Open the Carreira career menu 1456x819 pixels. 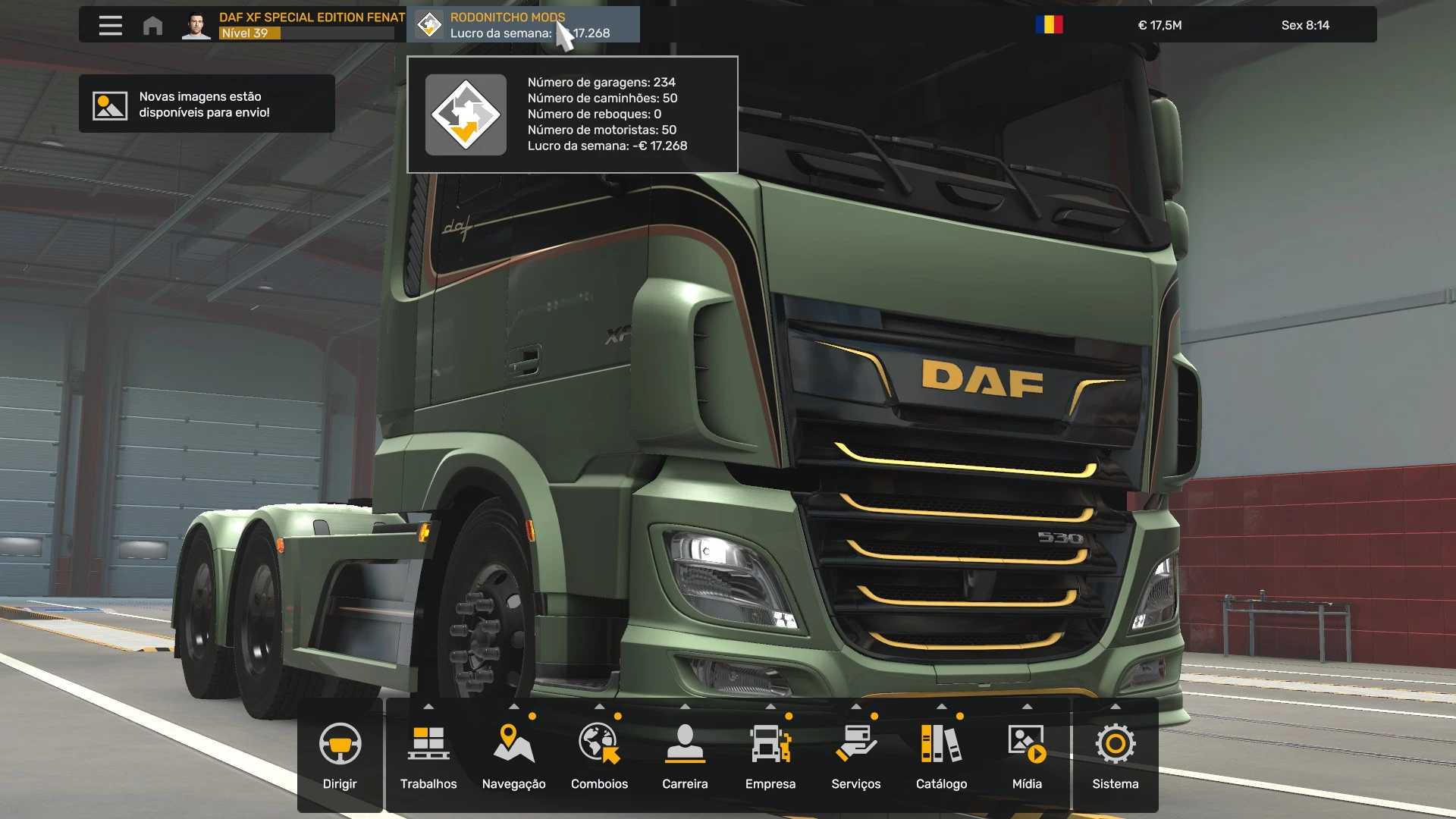click(685, 755)
